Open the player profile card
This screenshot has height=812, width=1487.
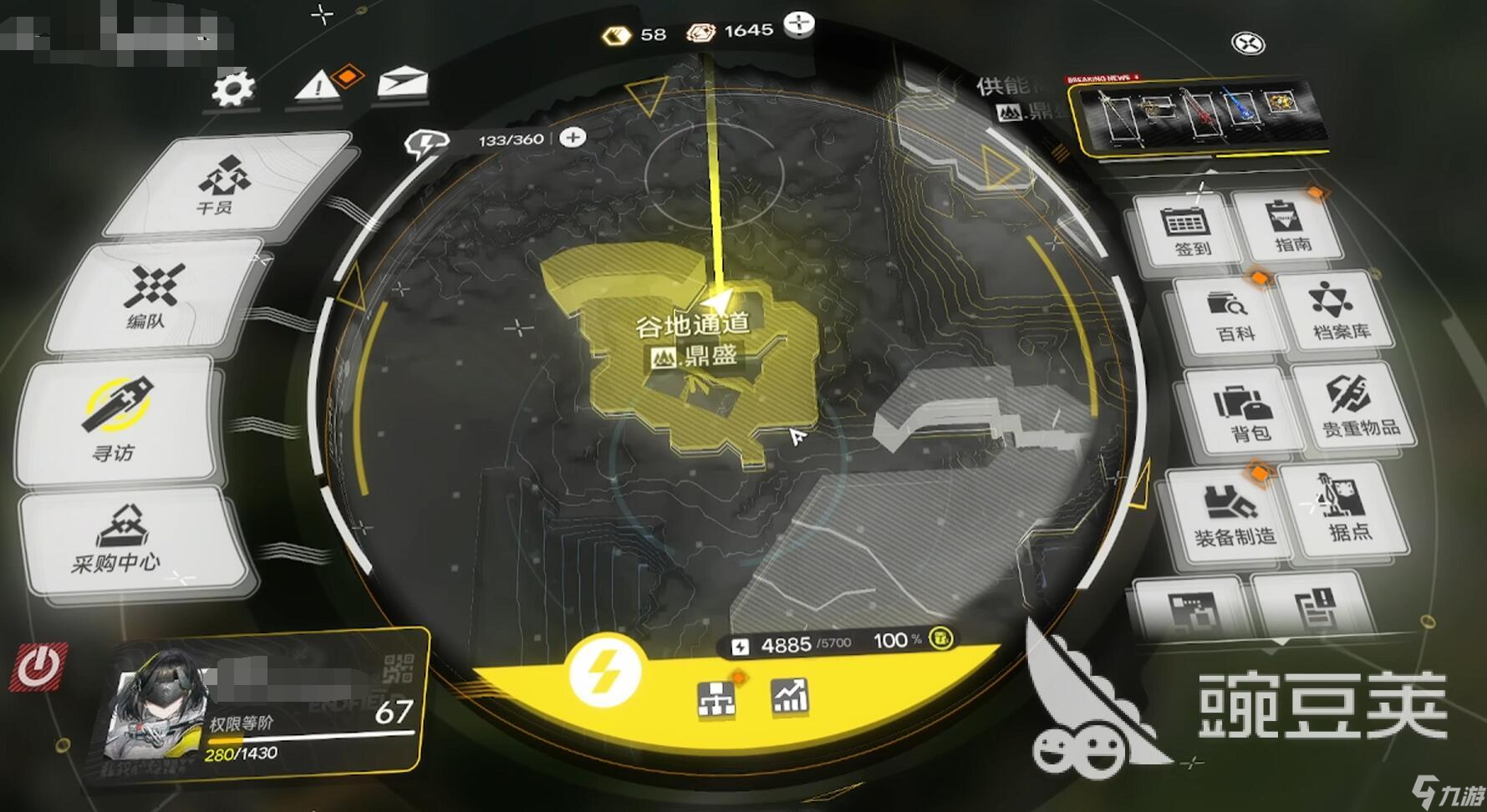click(x=267, y=706)
